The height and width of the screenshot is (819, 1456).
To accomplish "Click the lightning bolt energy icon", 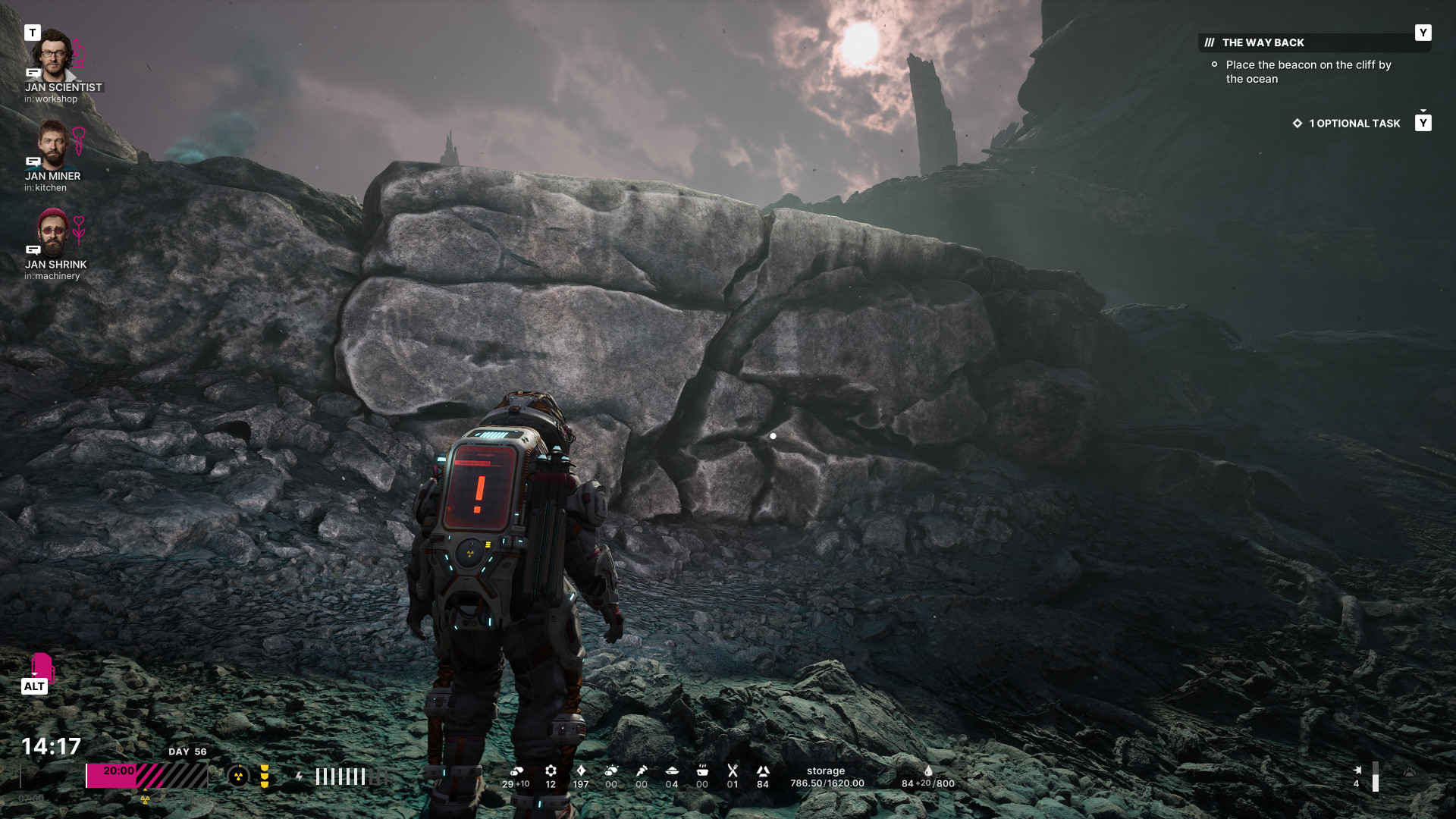I will [x=300, y=776].
